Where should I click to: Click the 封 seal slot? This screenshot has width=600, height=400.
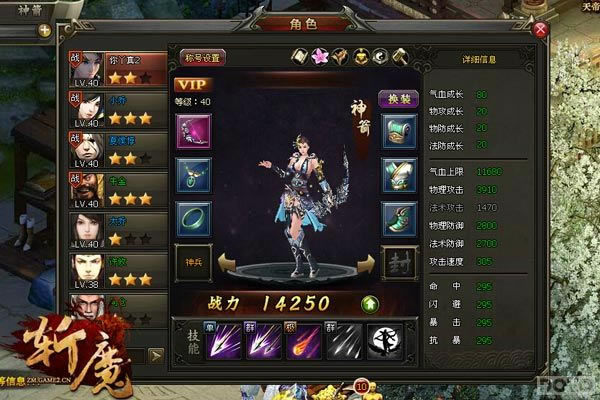(x=400, y=263)
